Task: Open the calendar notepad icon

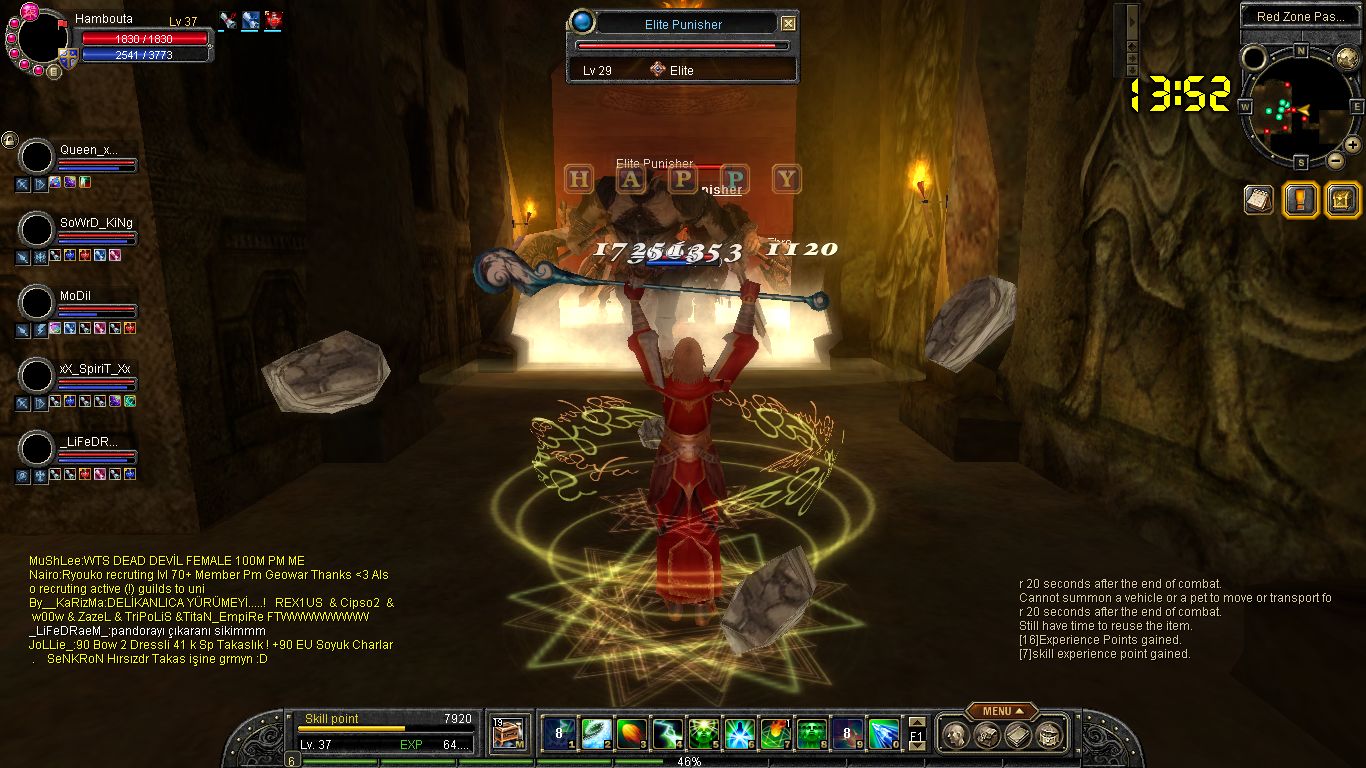Action: 1258,199
